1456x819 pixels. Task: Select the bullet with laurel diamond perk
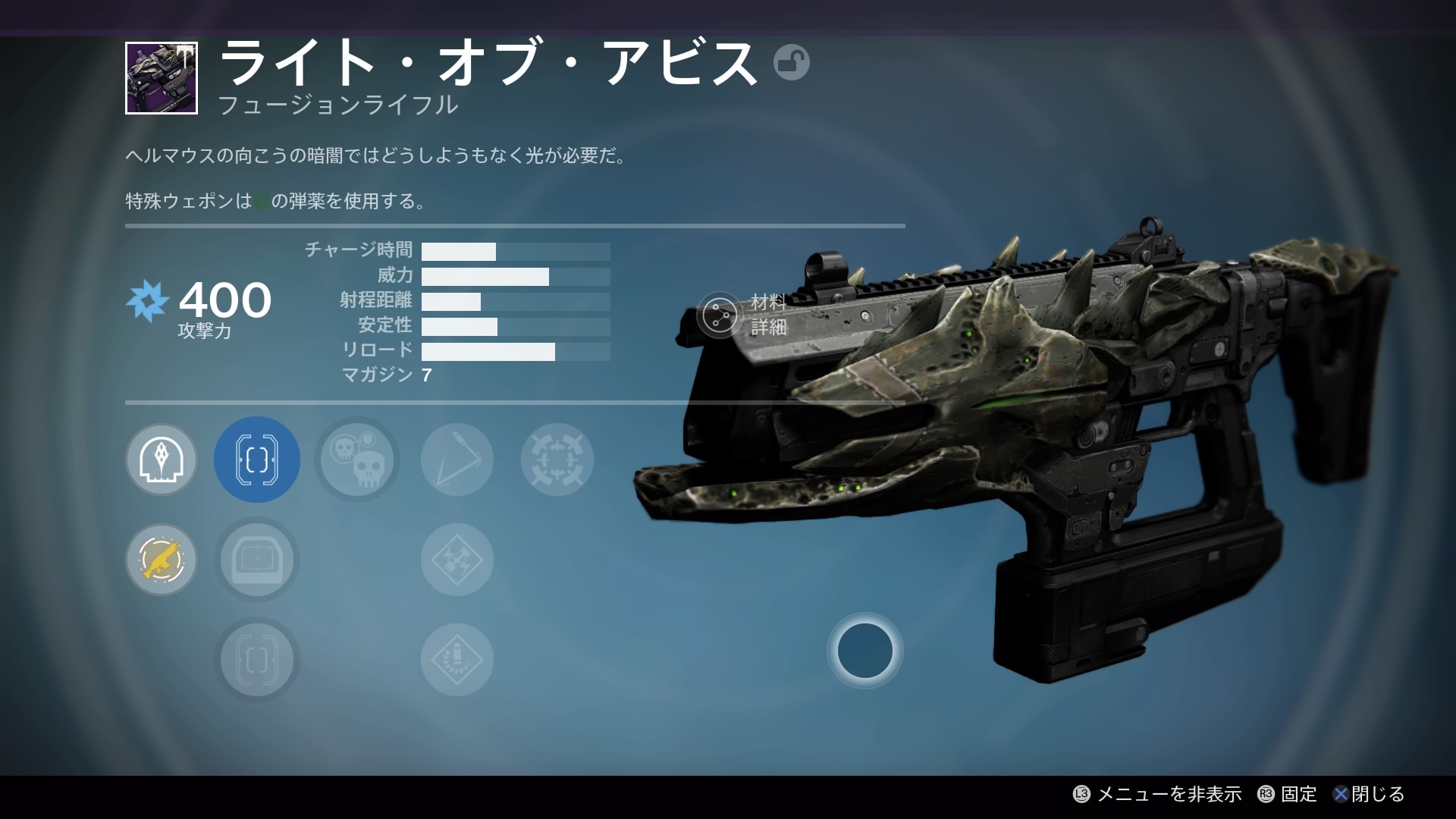[x=457, y=660]
